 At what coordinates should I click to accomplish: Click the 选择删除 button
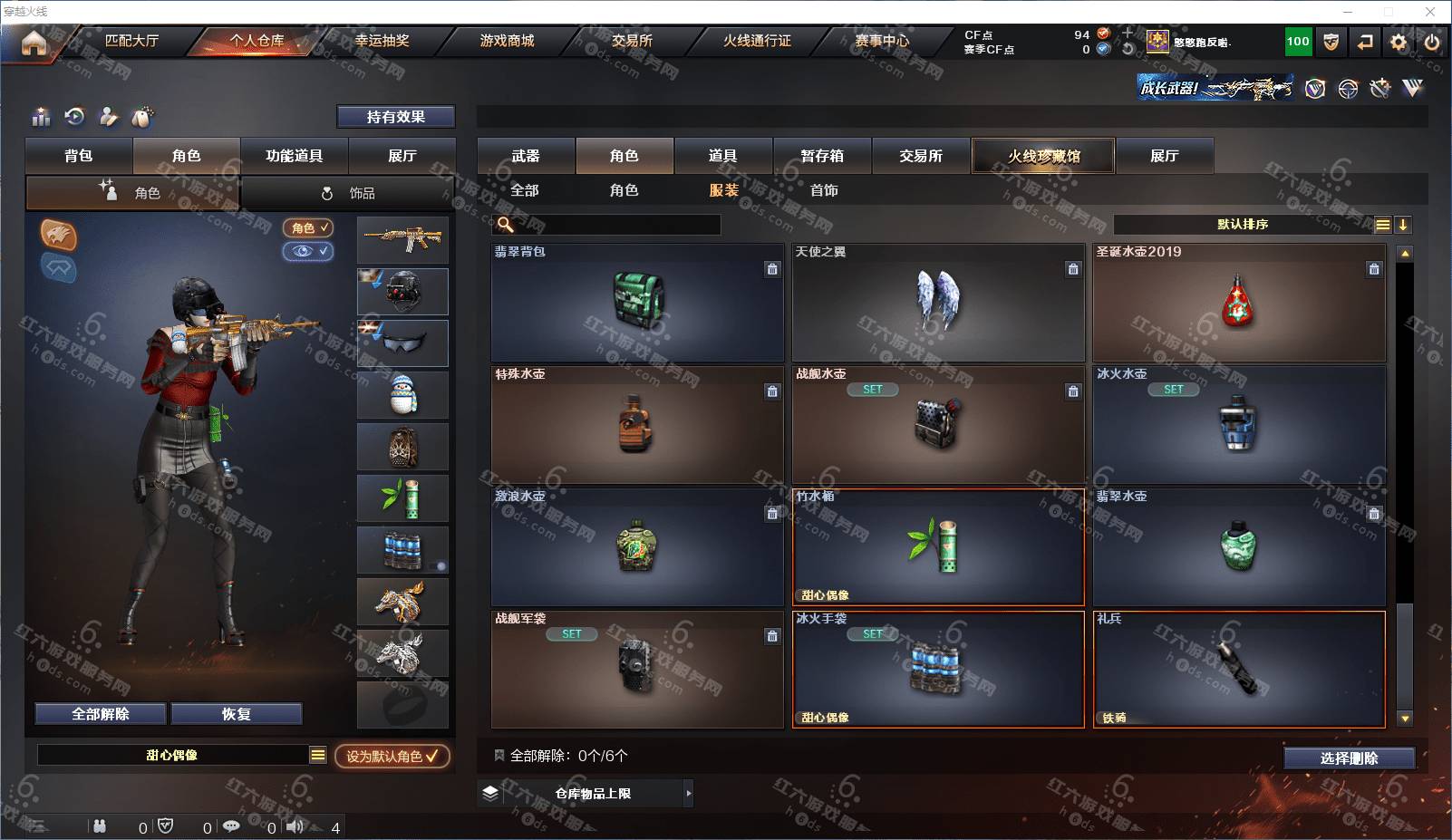point(1349,758)
